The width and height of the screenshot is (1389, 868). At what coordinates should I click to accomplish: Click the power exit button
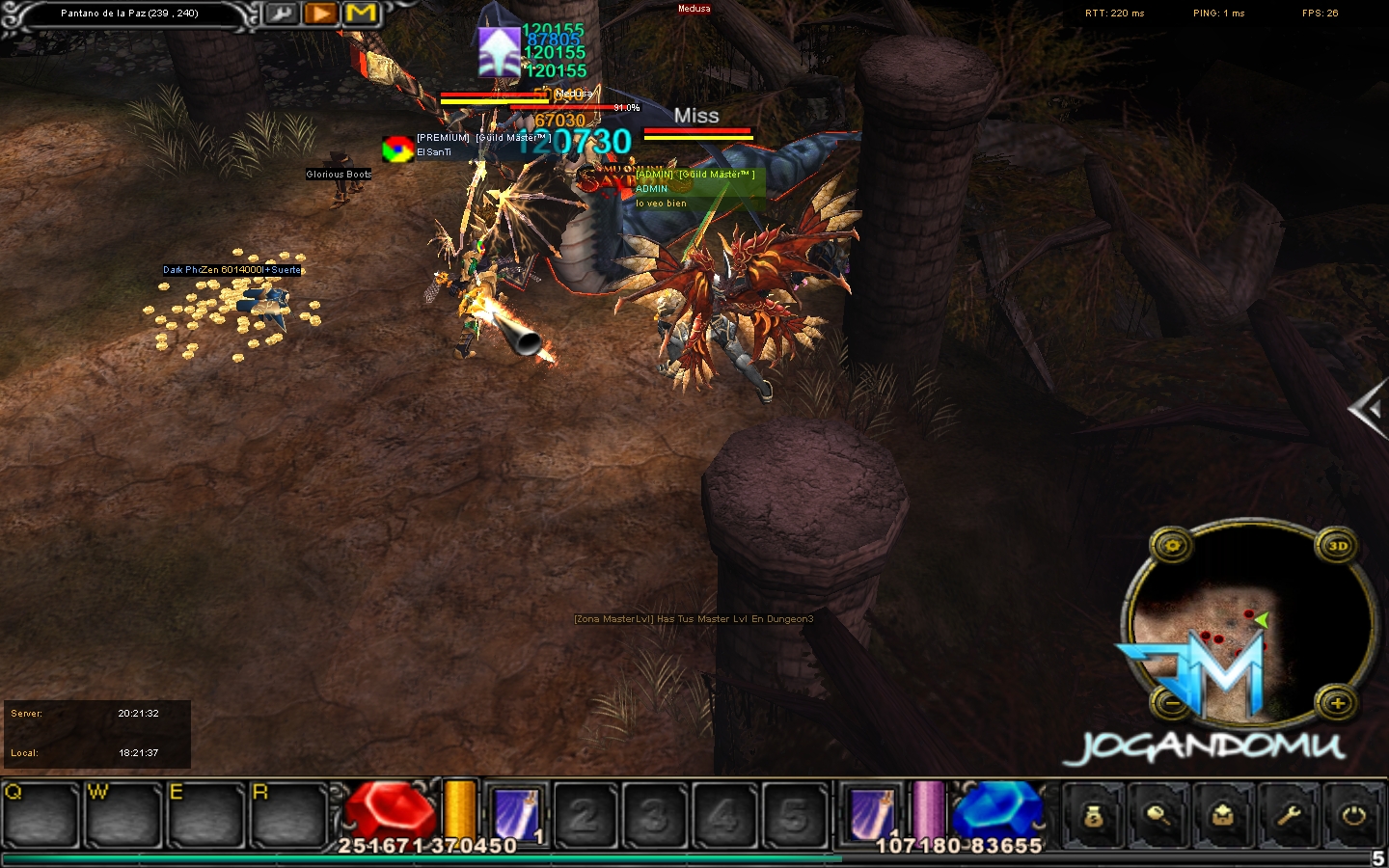[x=1353, y=816]
